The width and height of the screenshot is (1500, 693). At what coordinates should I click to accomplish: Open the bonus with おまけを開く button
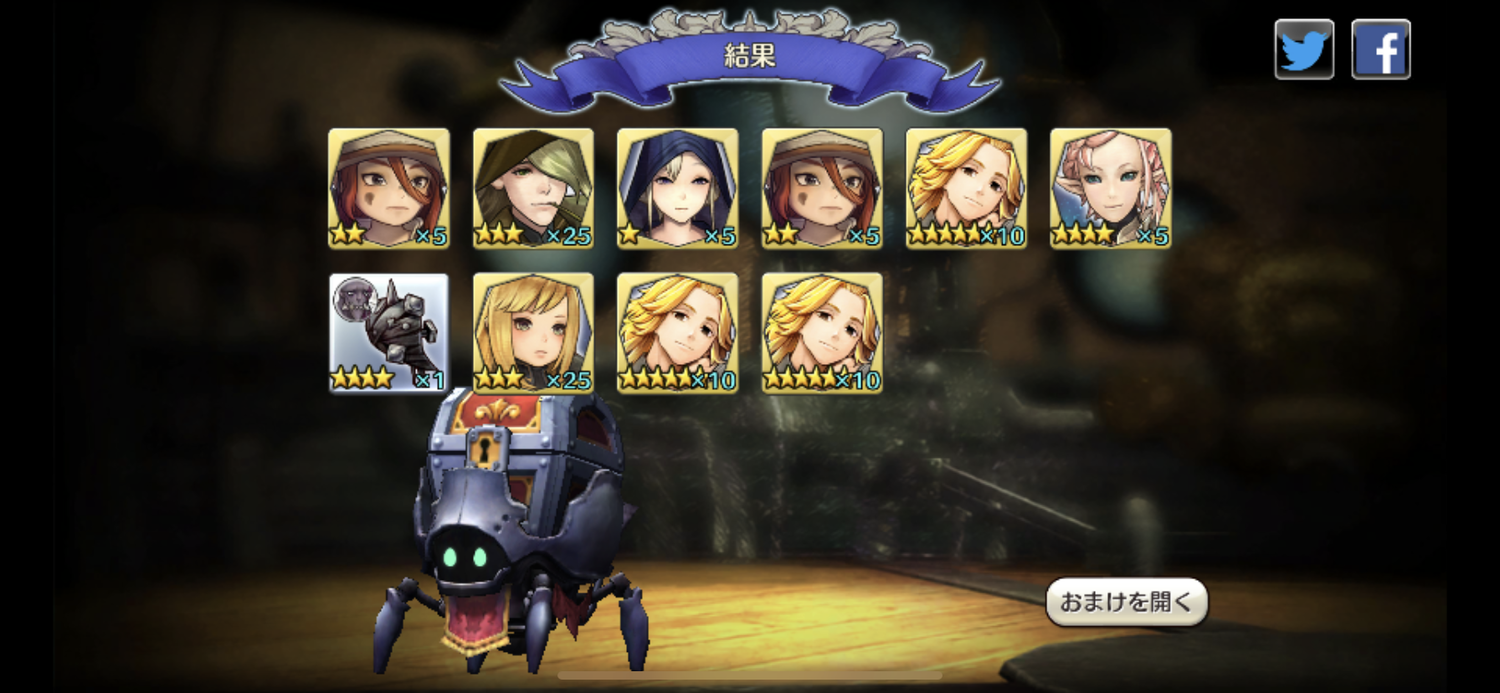point(1126,602)
